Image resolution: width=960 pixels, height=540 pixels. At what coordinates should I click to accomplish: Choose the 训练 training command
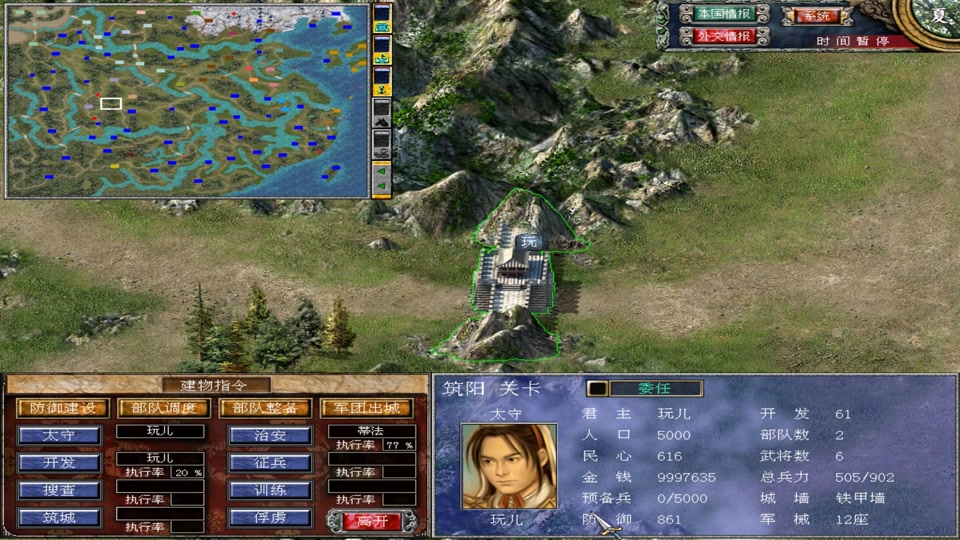(x=270, y=490)
